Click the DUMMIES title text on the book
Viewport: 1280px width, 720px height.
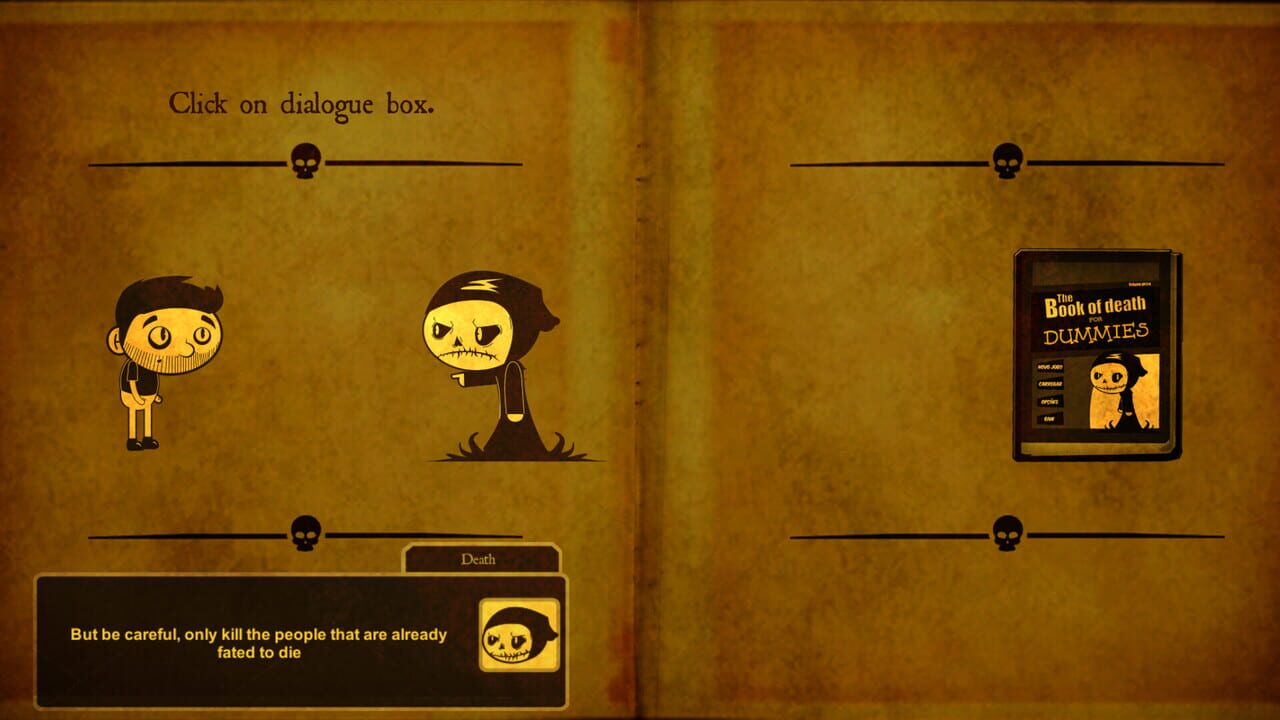[1096, 332]
